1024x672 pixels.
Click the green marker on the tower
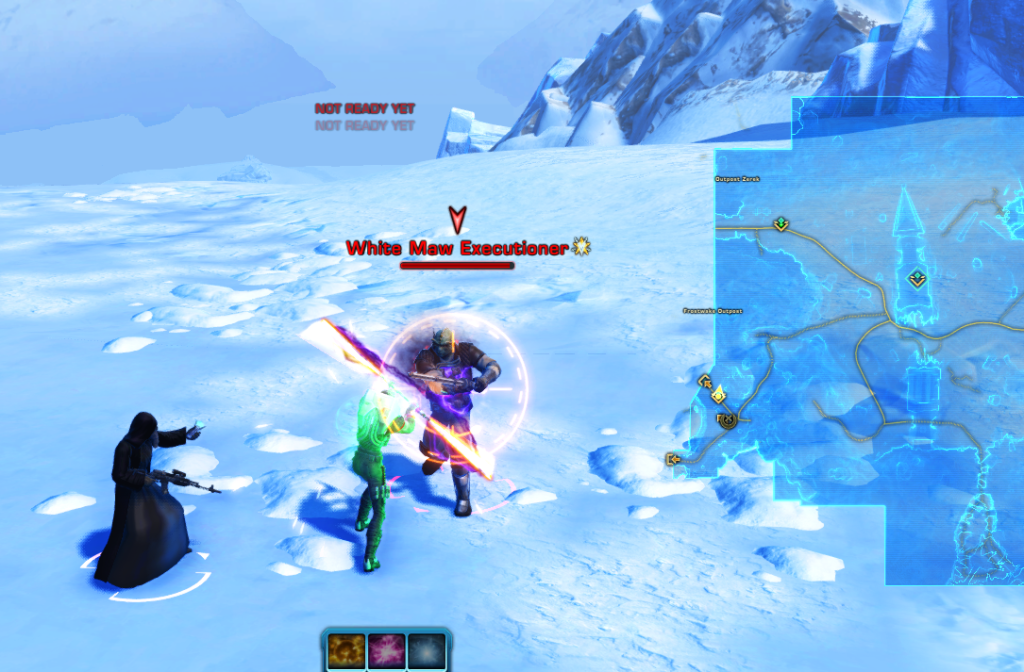[x=915, y=278]
